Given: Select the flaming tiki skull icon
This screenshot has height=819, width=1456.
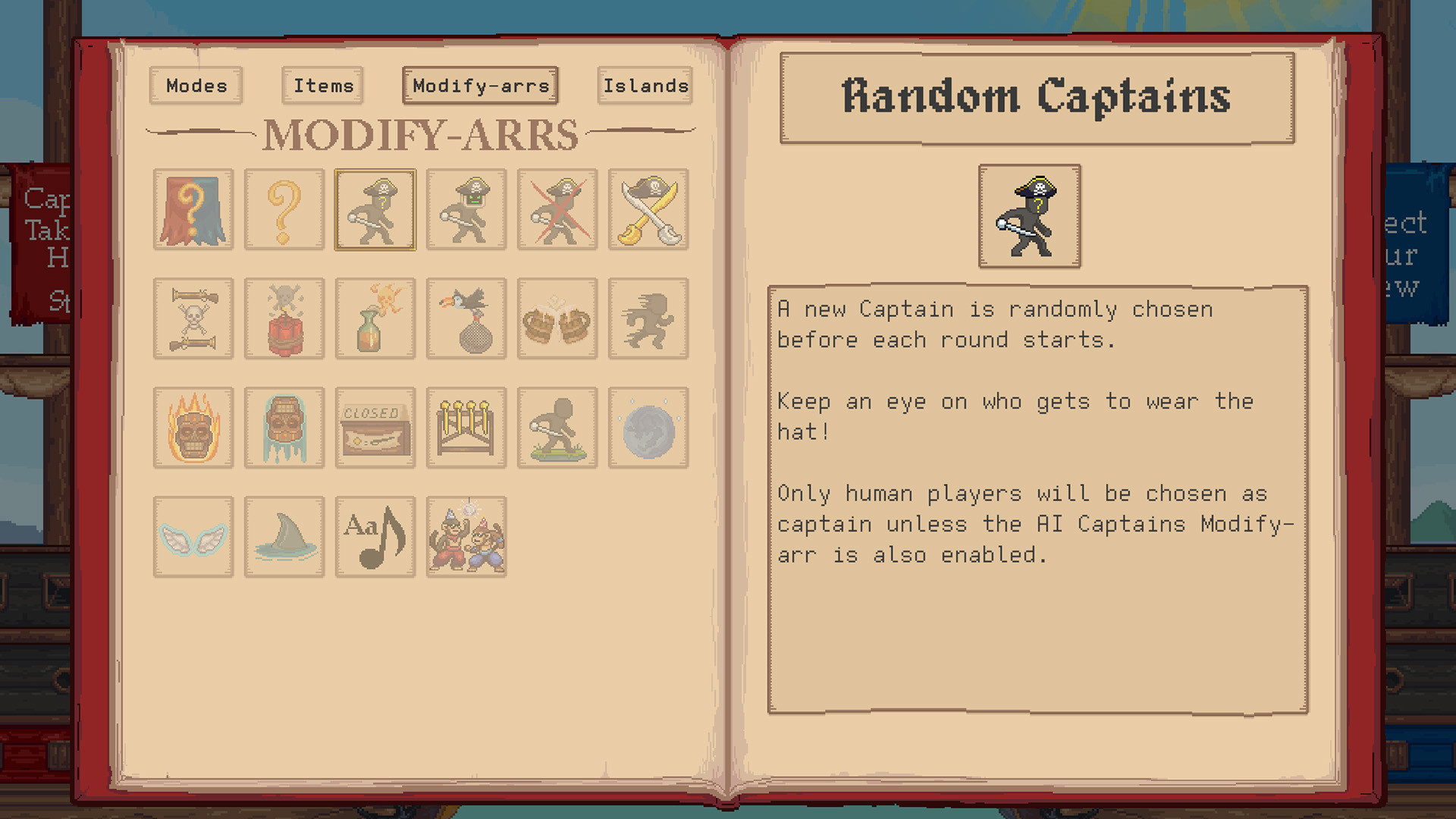Looking at the screenshot, I should pyautogui.click(x=193, y=427).
